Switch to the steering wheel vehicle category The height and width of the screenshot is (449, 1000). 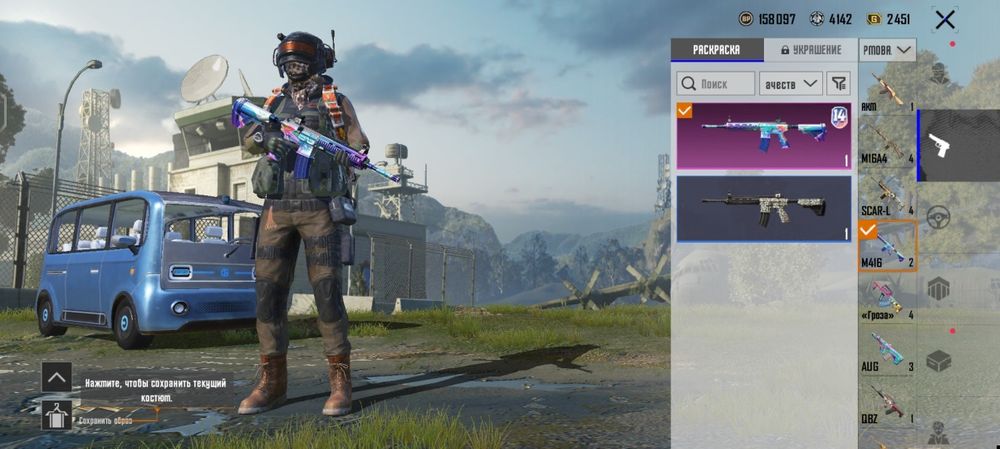[x=938, y=217]
